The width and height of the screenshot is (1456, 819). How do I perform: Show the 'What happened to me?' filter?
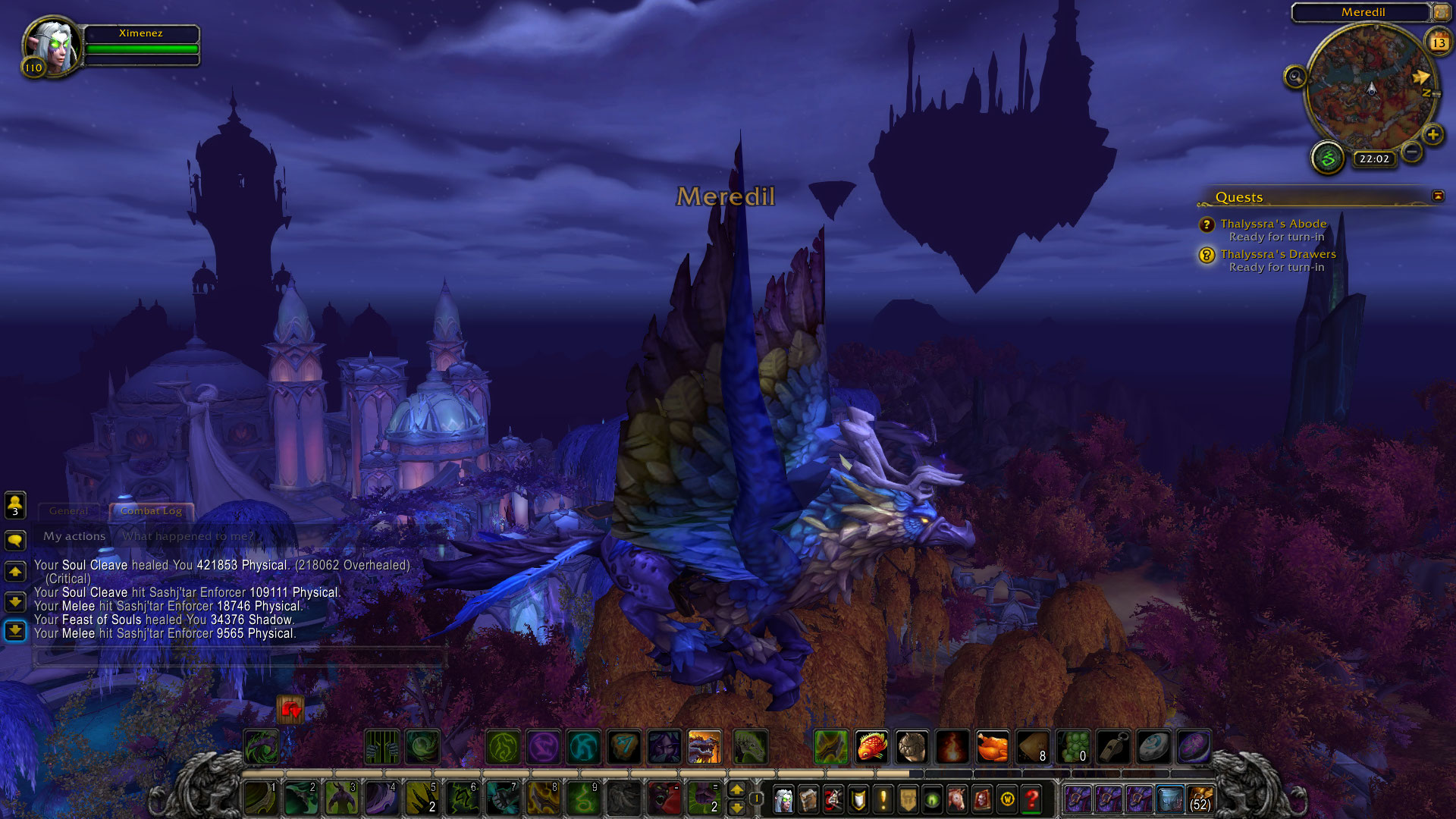[x=188, y=536]
